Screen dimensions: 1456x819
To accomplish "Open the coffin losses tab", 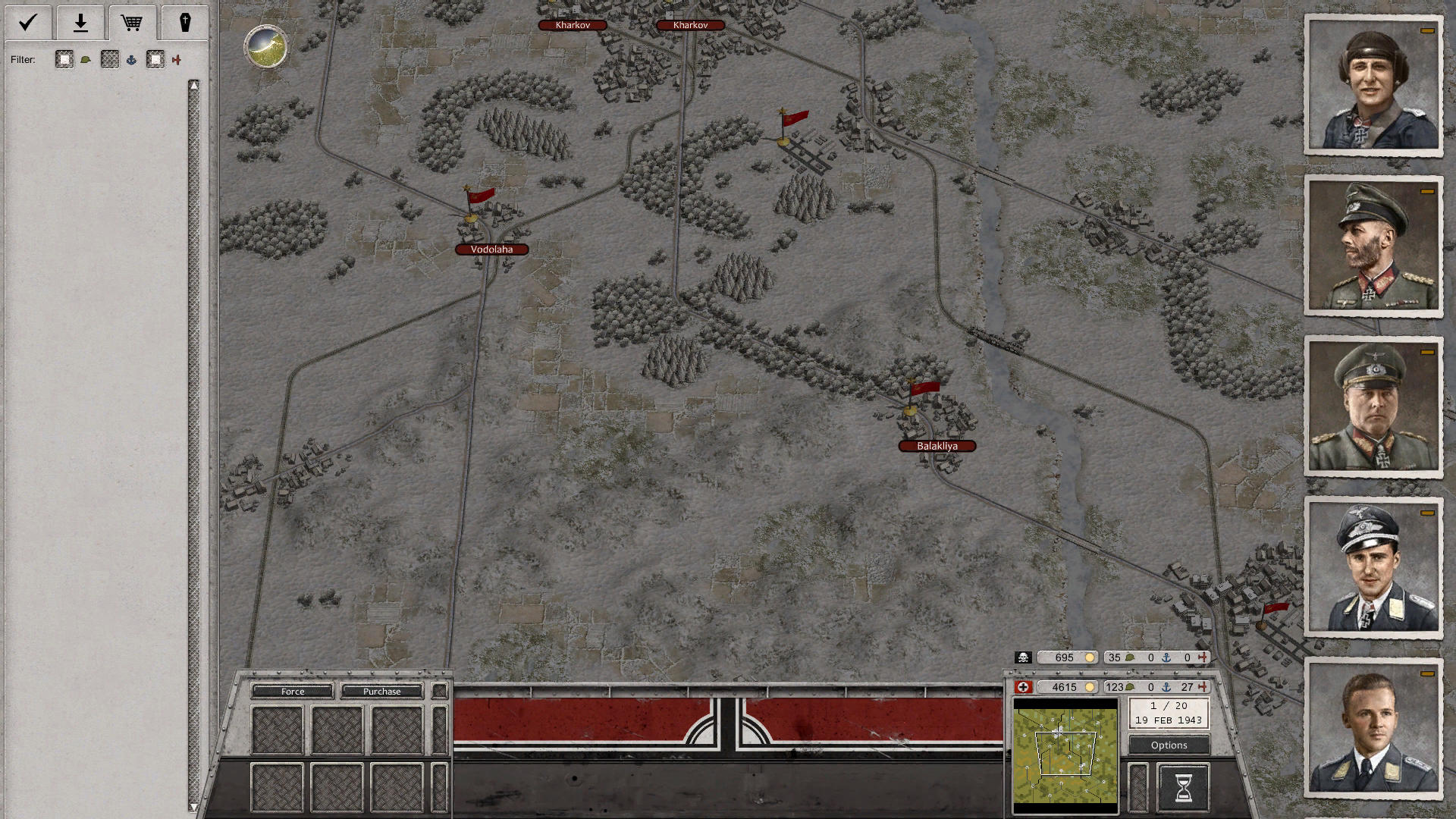I will click(185, 23).
